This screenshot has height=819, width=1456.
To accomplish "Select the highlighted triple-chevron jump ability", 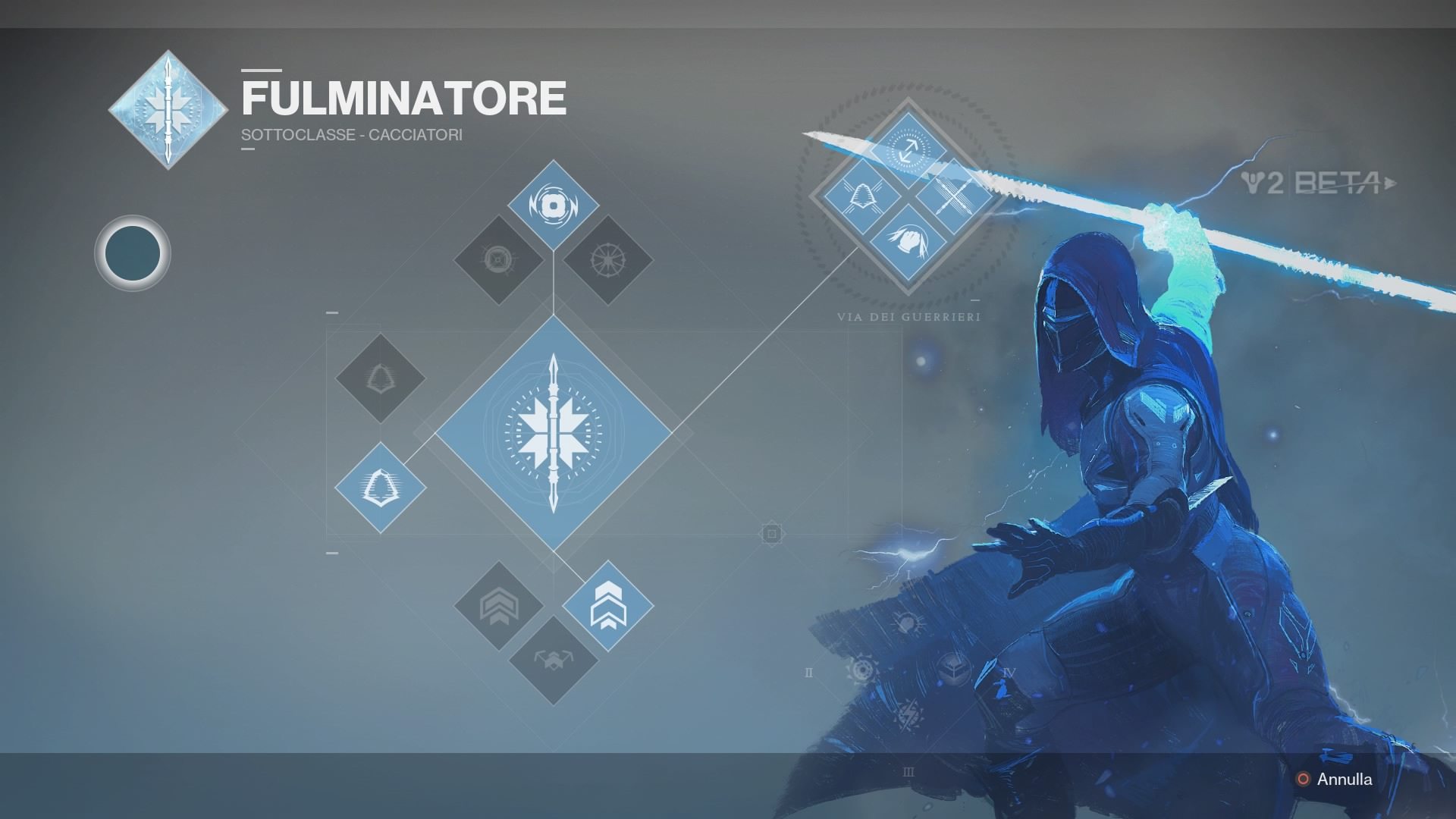I will tap(608, 606).
